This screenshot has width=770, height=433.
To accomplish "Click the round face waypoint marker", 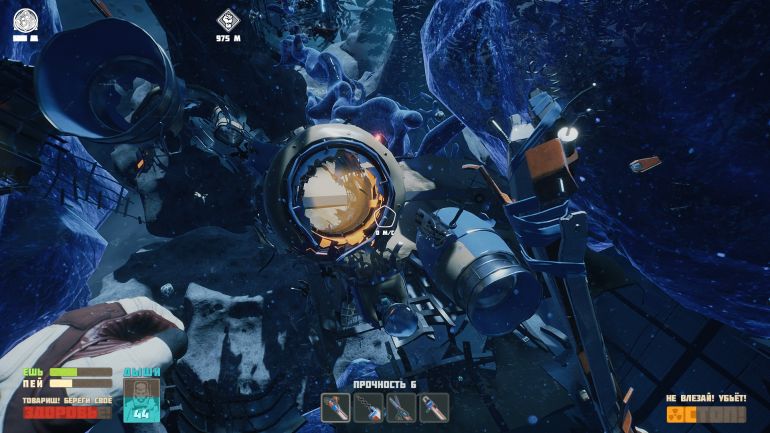I will coord(26,19).
